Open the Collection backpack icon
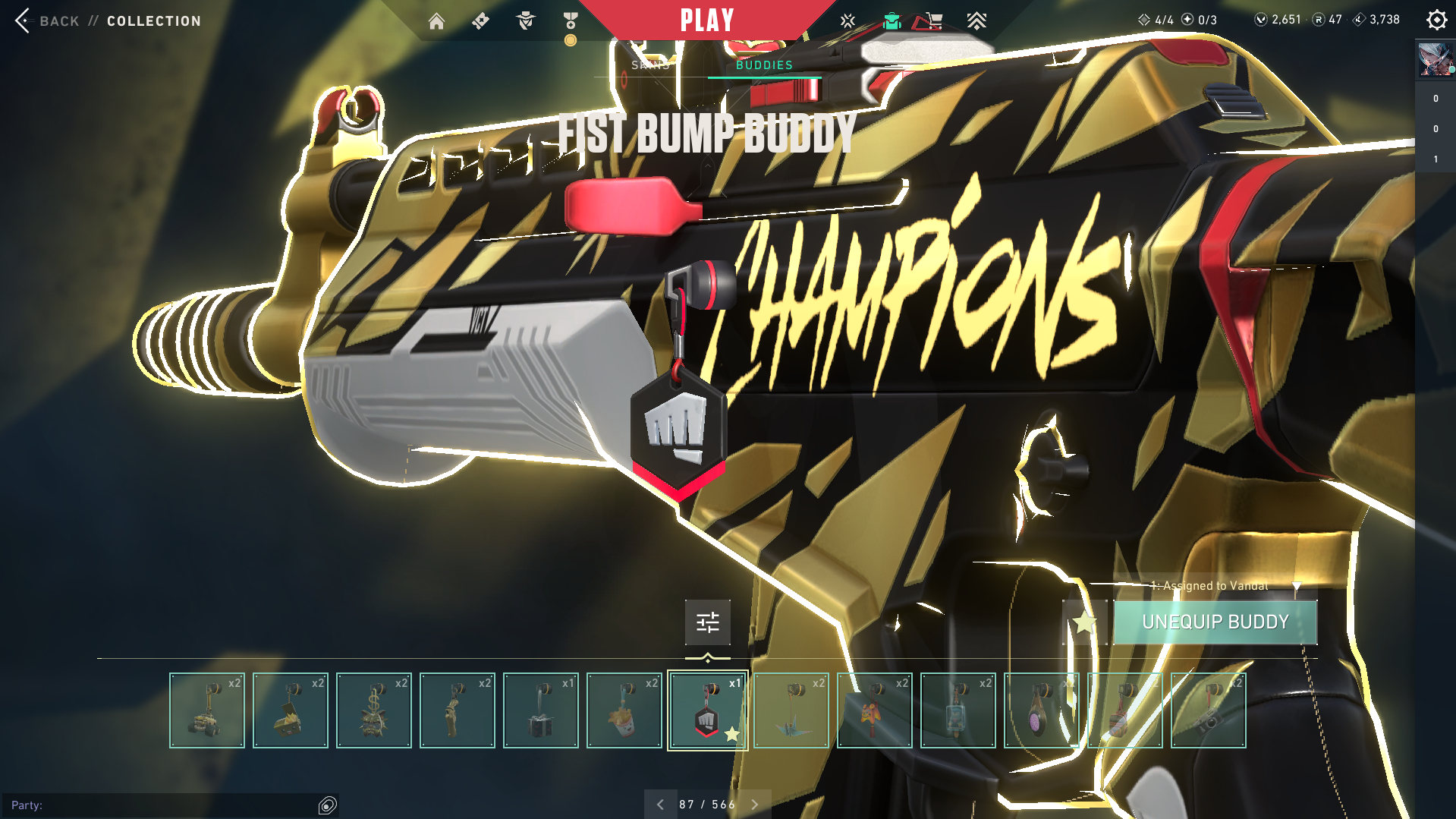 coord(892,21)
